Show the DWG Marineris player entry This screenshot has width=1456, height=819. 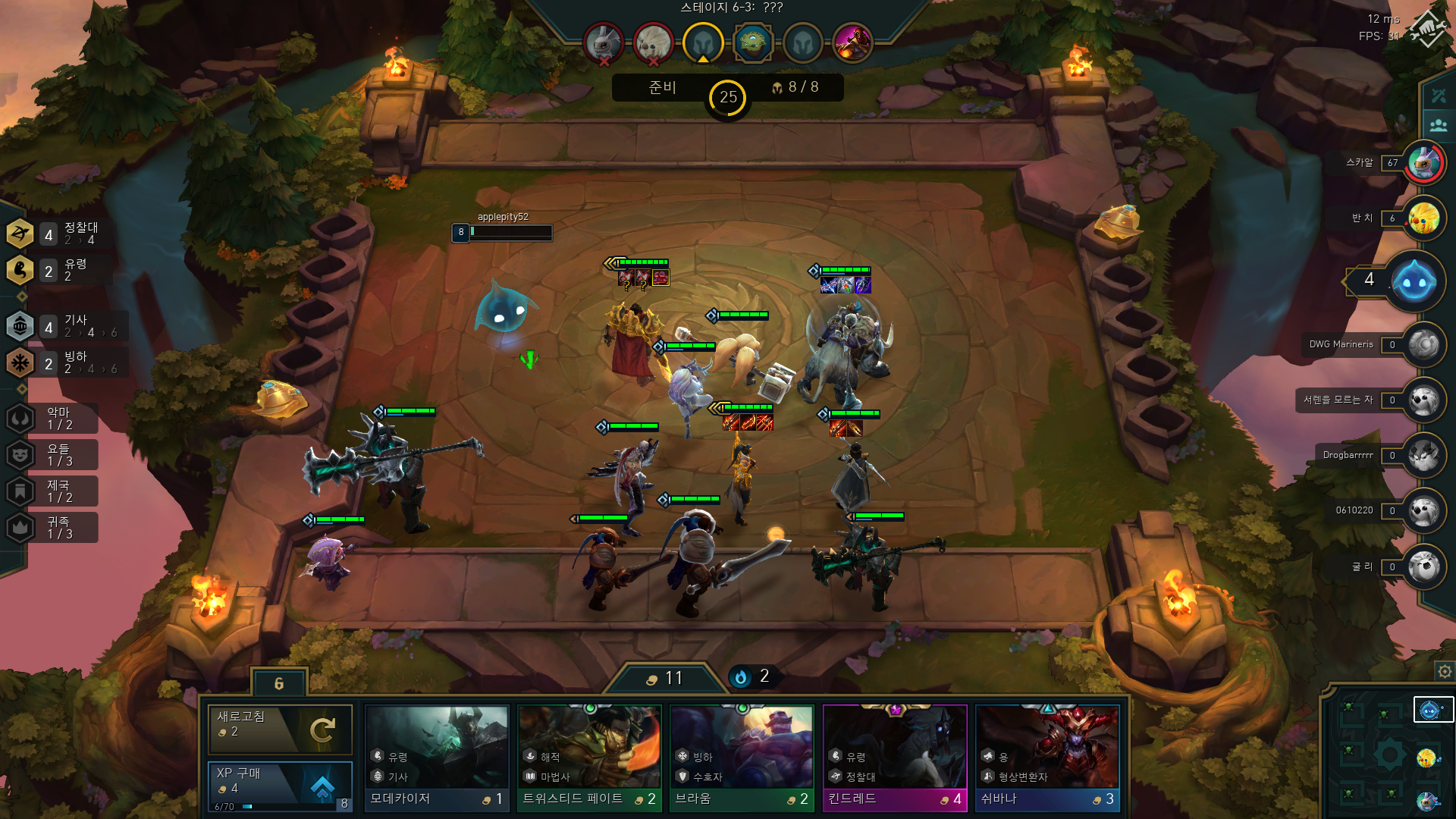pyautogui.click(x=1423, y=345)
